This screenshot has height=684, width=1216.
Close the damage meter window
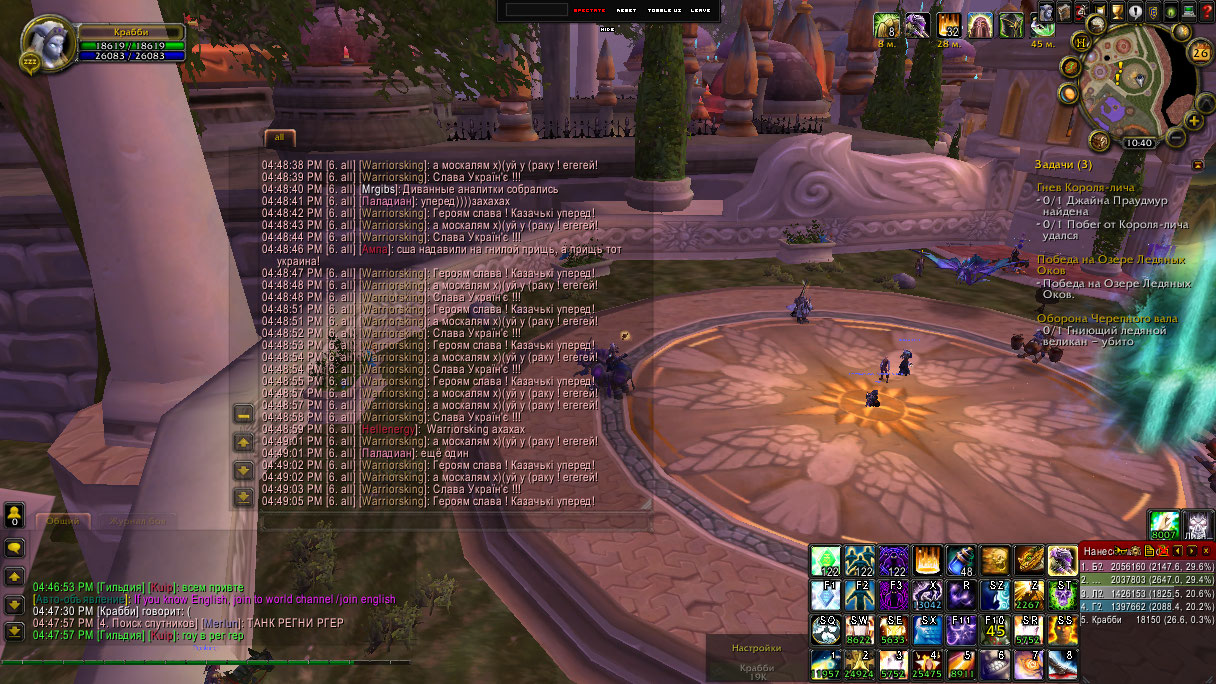[x=1206, y=551]
